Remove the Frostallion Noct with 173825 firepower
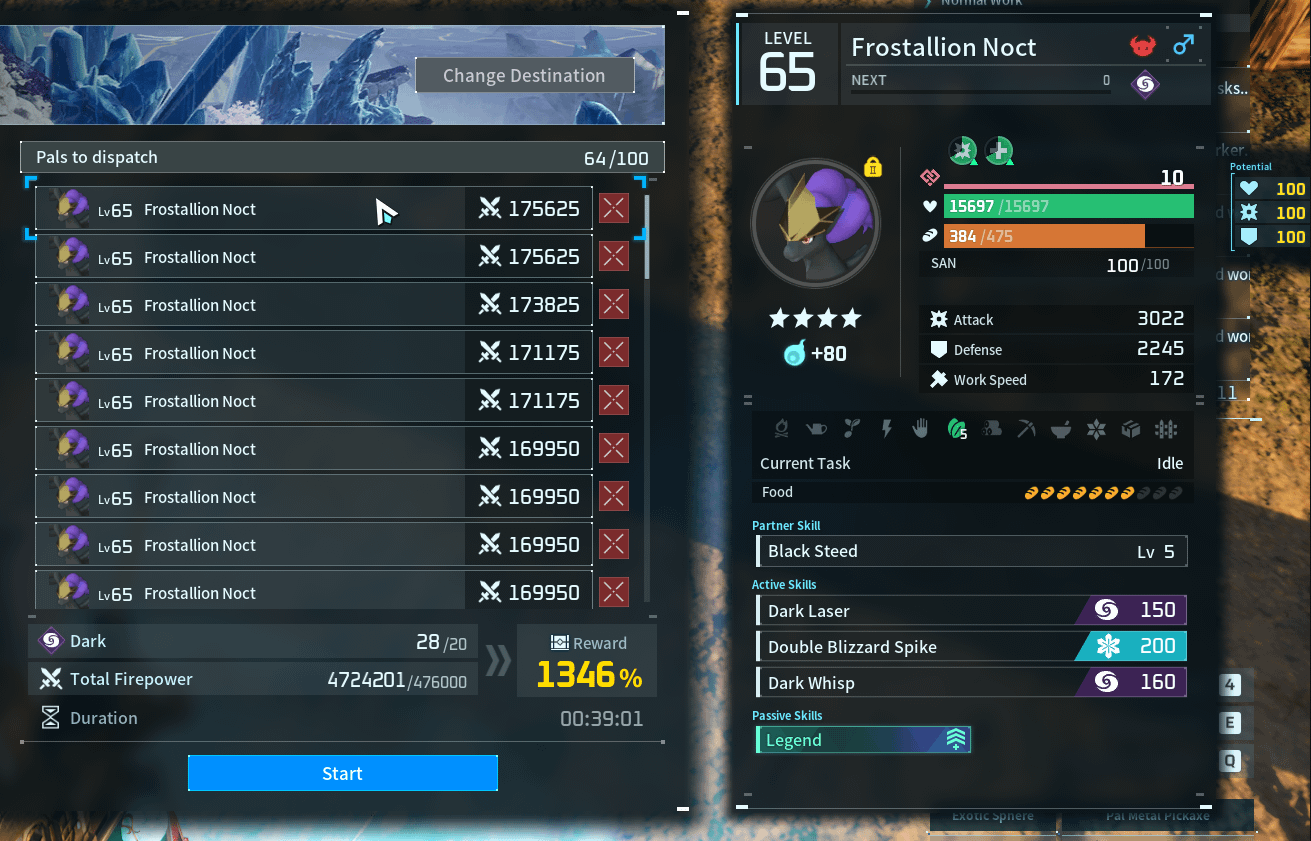 click(x=614, y=305)
